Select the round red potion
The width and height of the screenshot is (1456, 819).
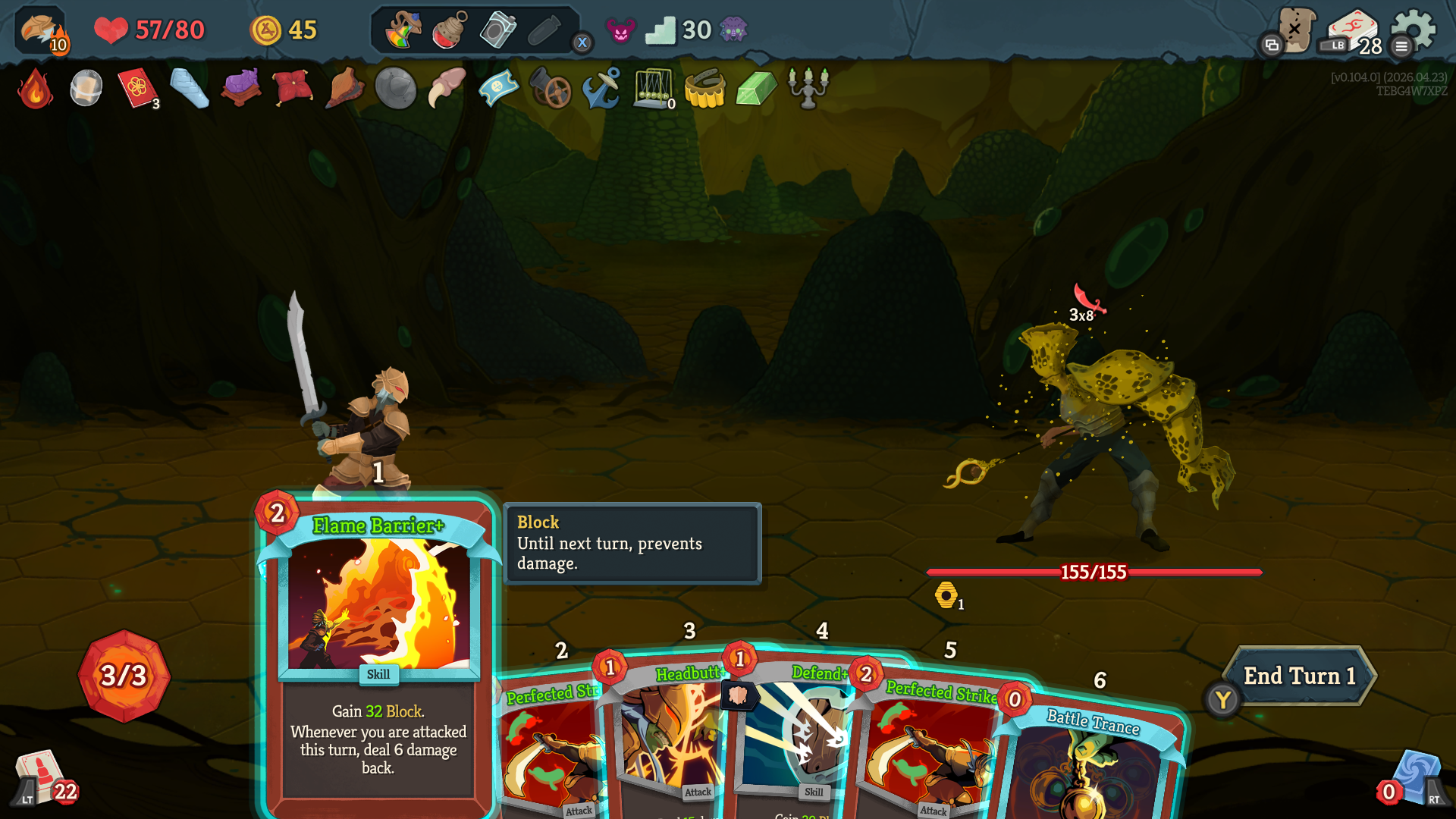450,30
